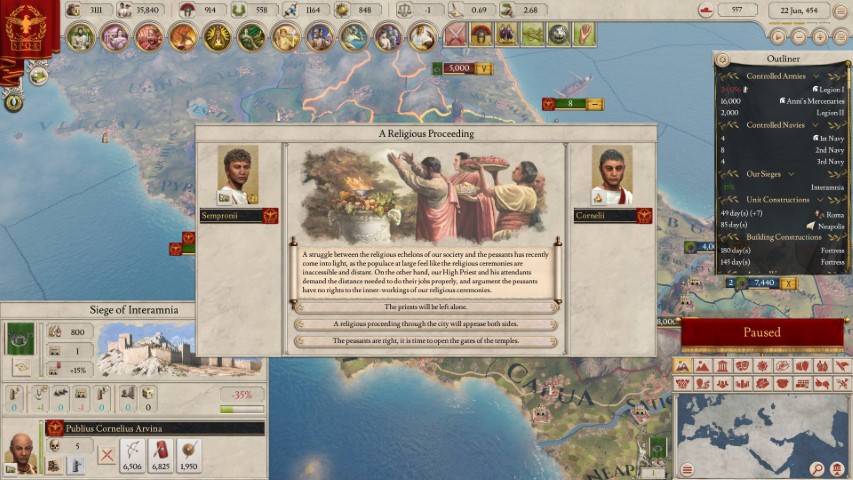The width and height of the screenshot is (853, 480).
Task: Click the red Paused banner
Action: point(762,333)
